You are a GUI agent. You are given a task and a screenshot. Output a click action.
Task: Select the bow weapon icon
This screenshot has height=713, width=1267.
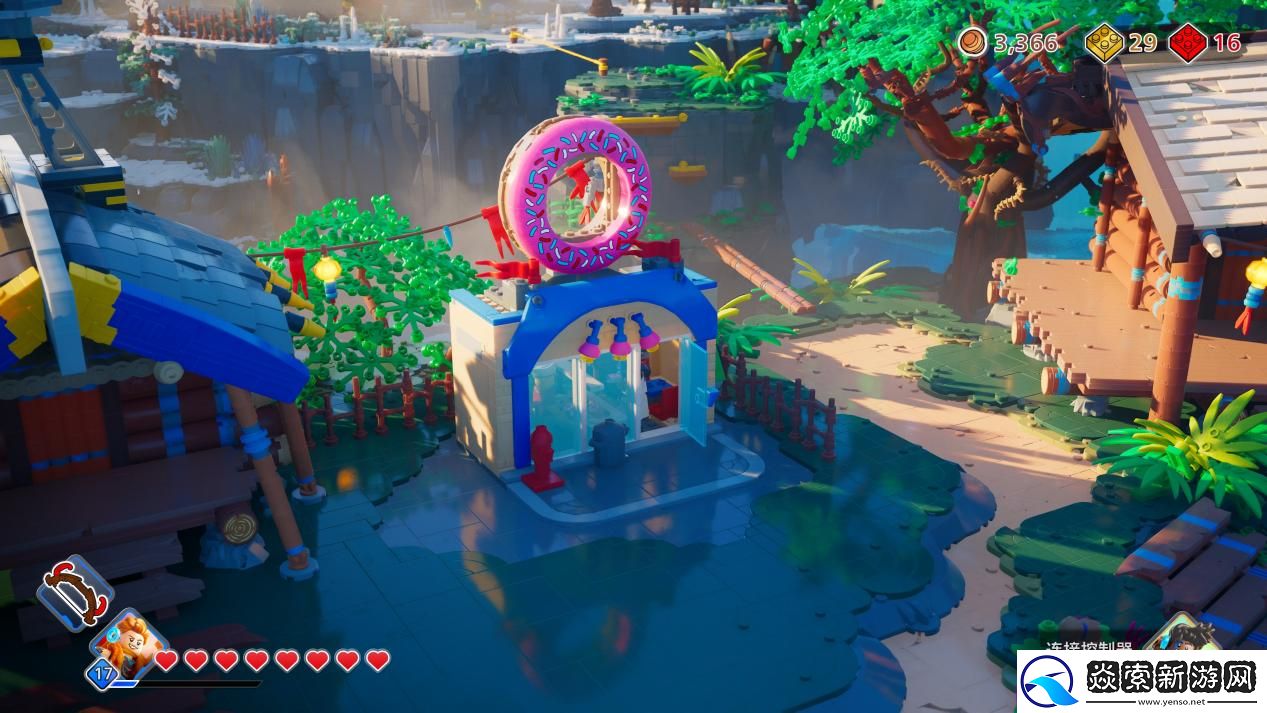pos(74,592)
